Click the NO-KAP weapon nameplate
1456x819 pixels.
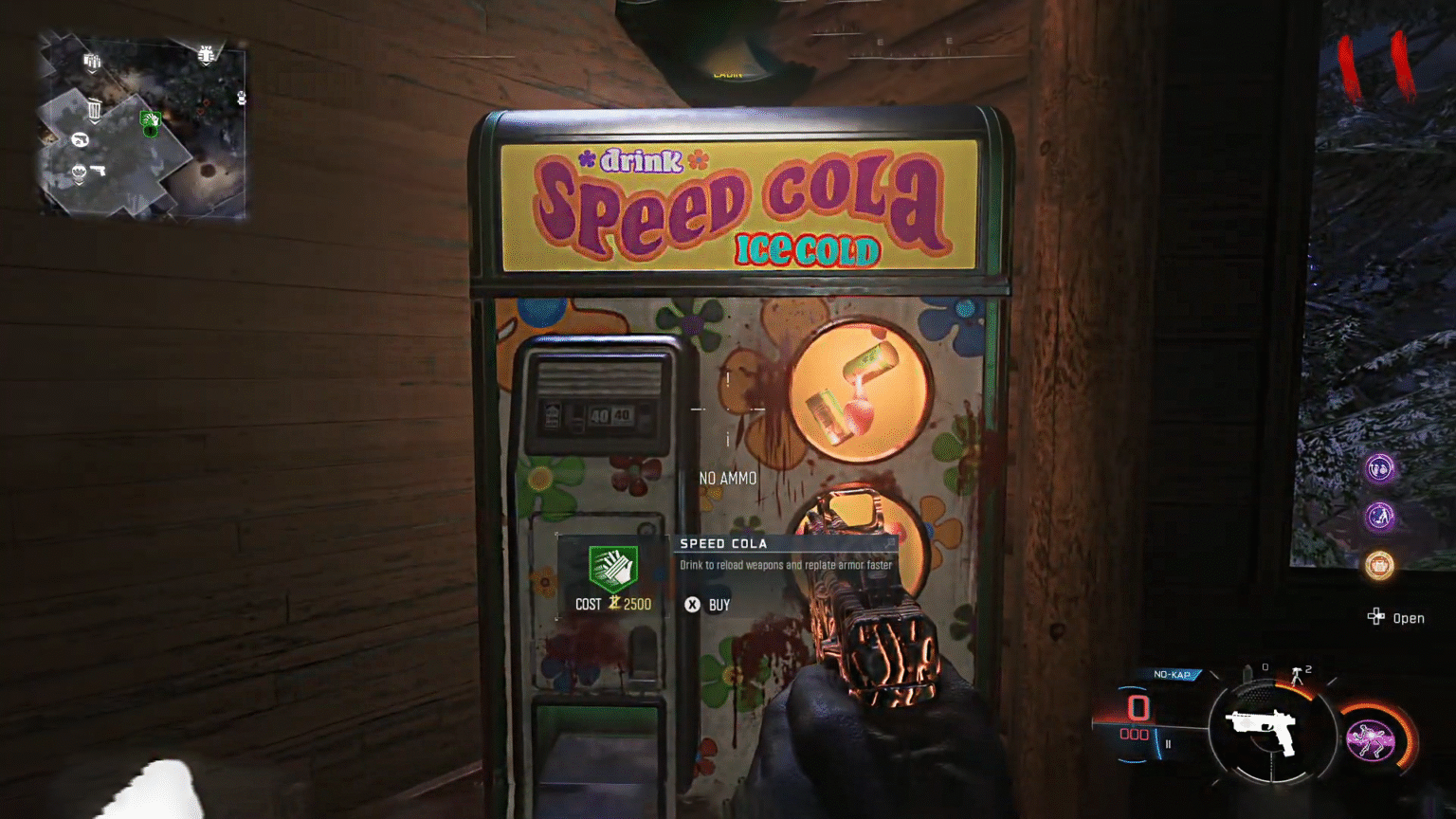1173,673
